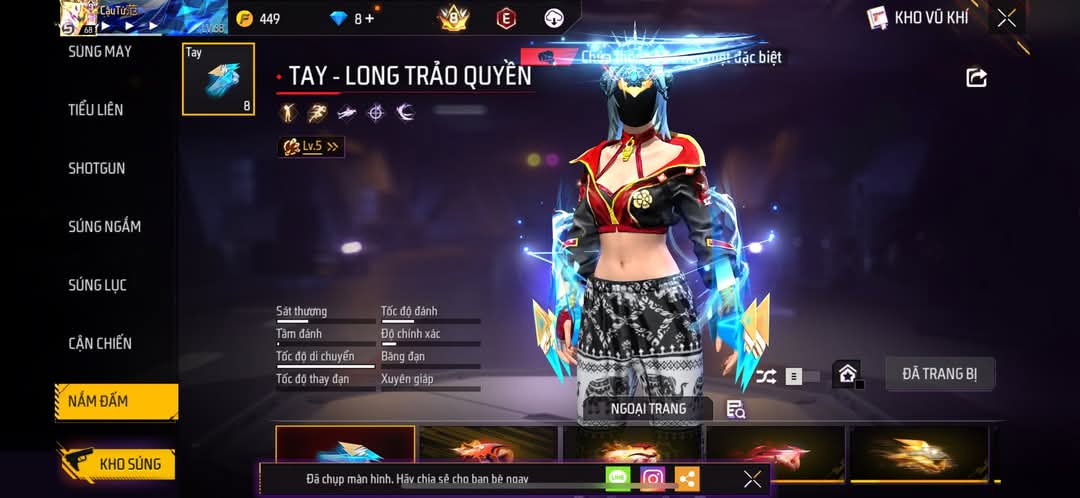Dismiss the screenshot share banner

[752, 479]
